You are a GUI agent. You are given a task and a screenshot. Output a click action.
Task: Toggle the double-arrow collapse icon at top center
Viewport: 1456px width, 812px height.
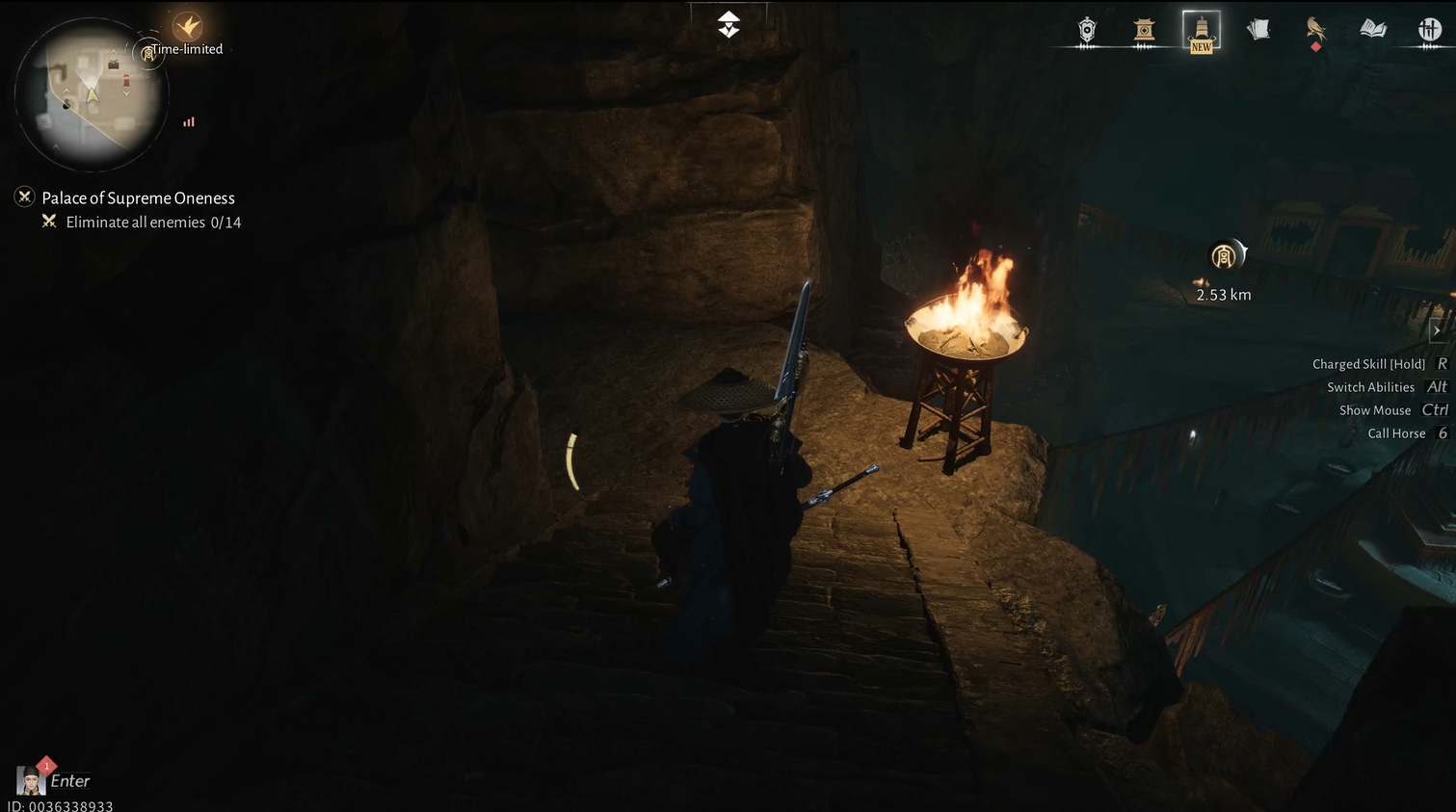(728, 24)
